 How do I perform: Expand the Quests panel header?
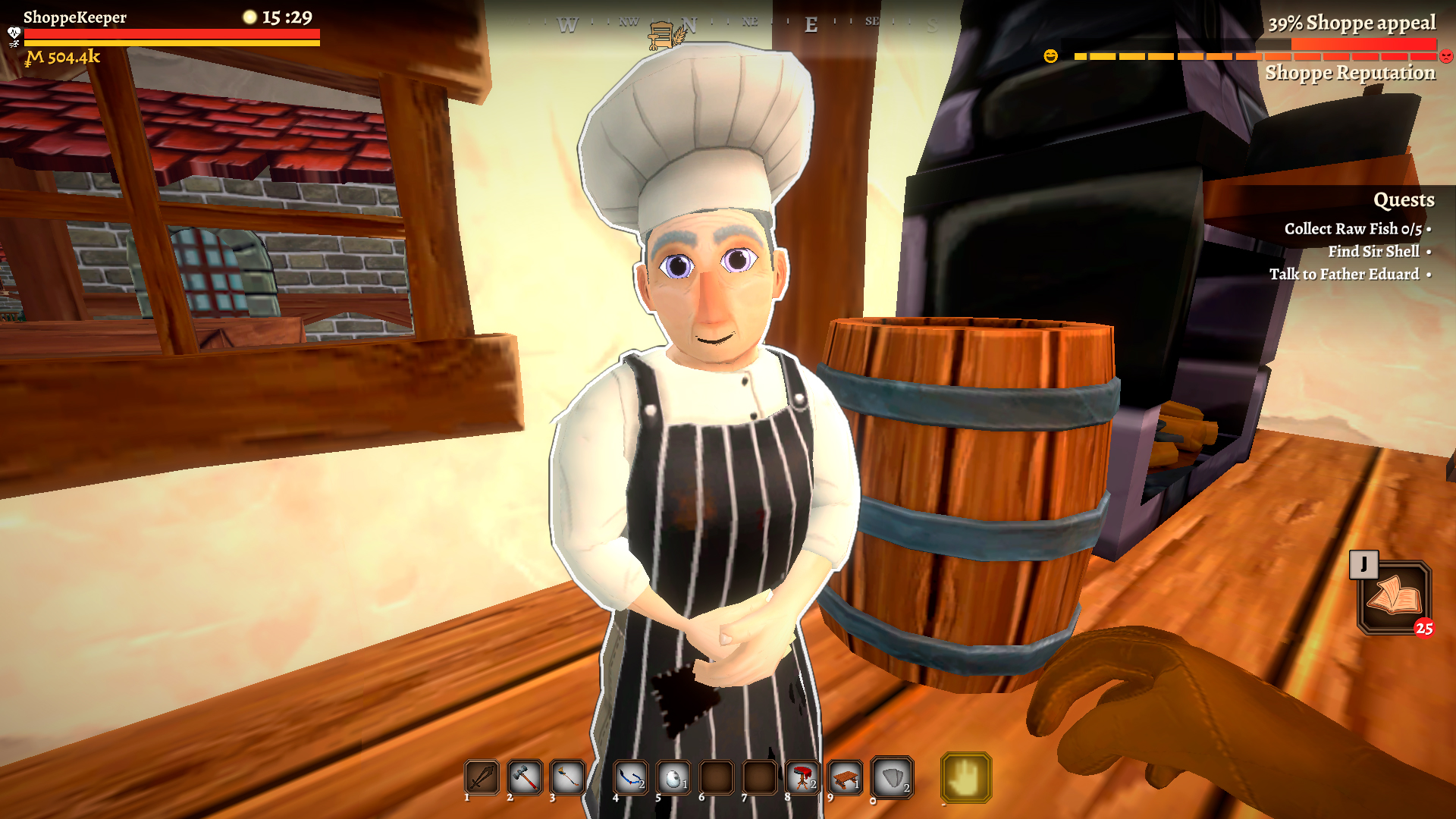(1404, 200)
